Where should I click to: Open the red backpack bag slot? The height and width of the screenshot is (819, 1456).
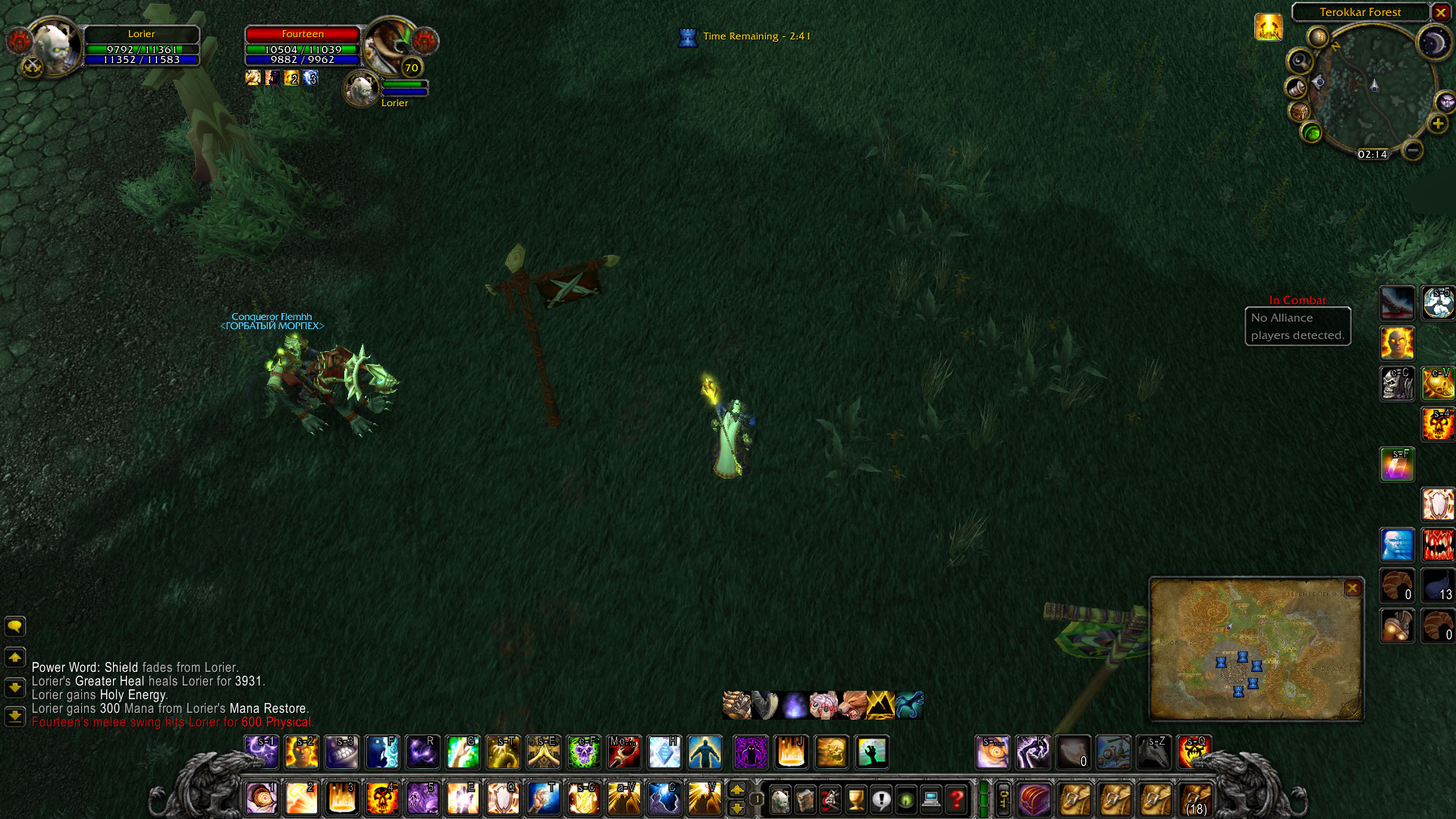click(x=1034, y=799)
